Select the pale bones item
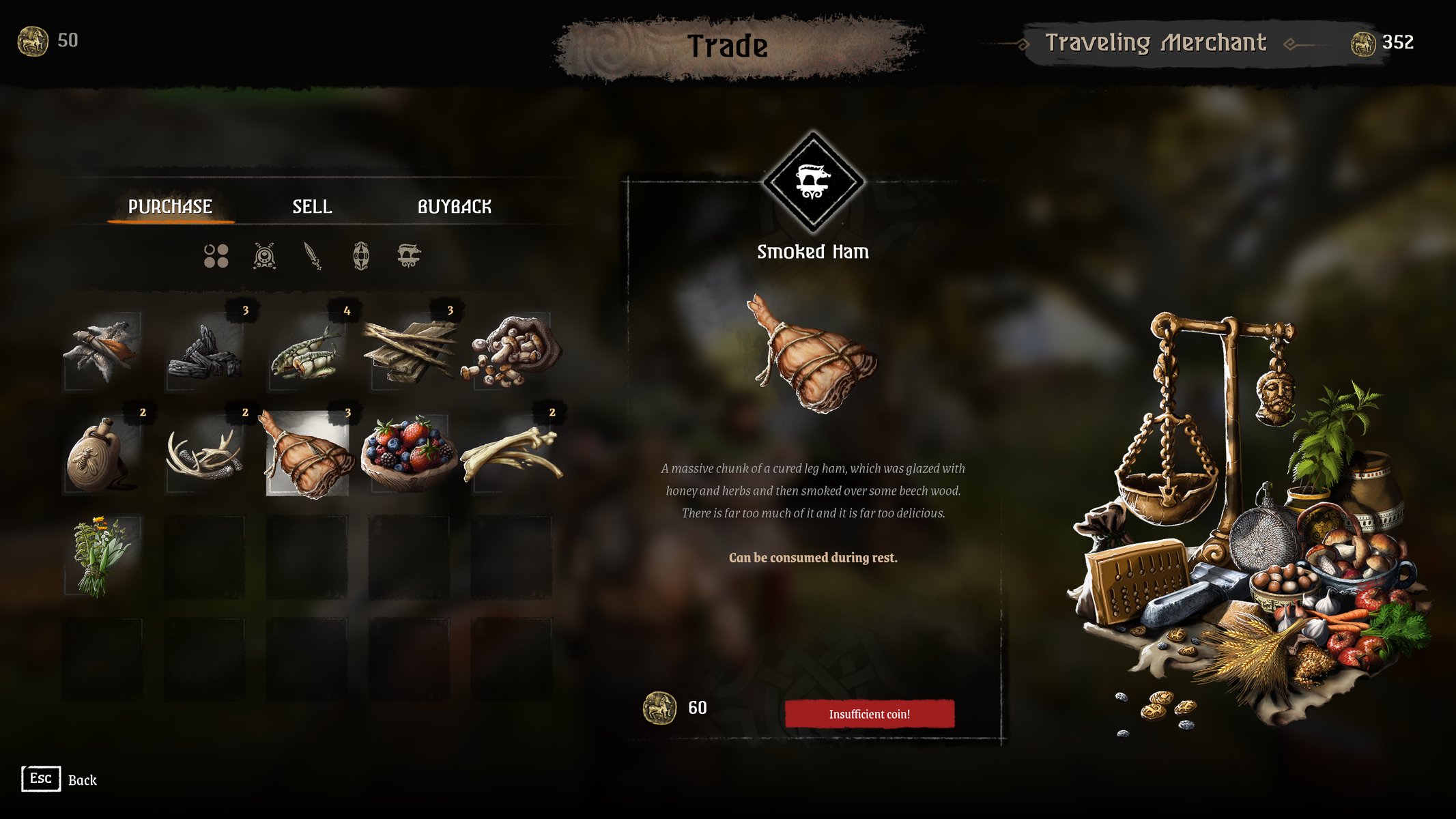Screen dimensions: 1456x819 tap(512, 454)
